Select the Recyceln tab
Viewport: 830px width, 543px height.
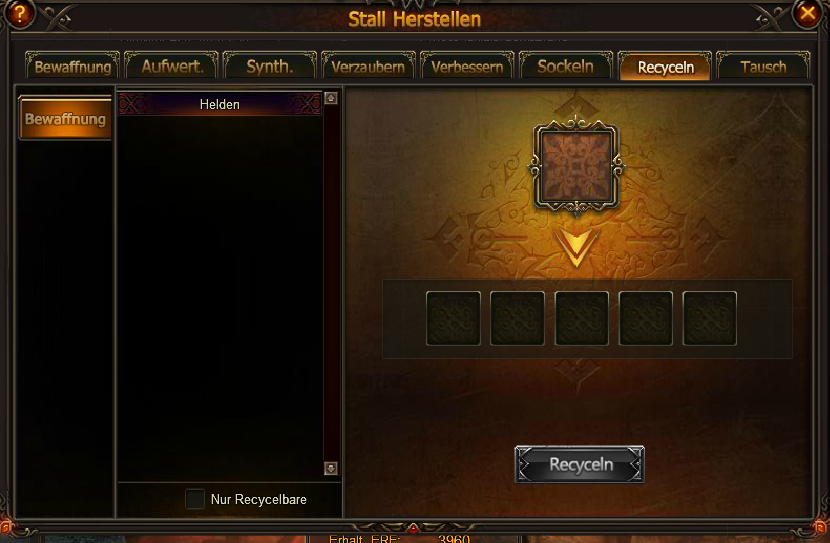[x=665, y=67]
